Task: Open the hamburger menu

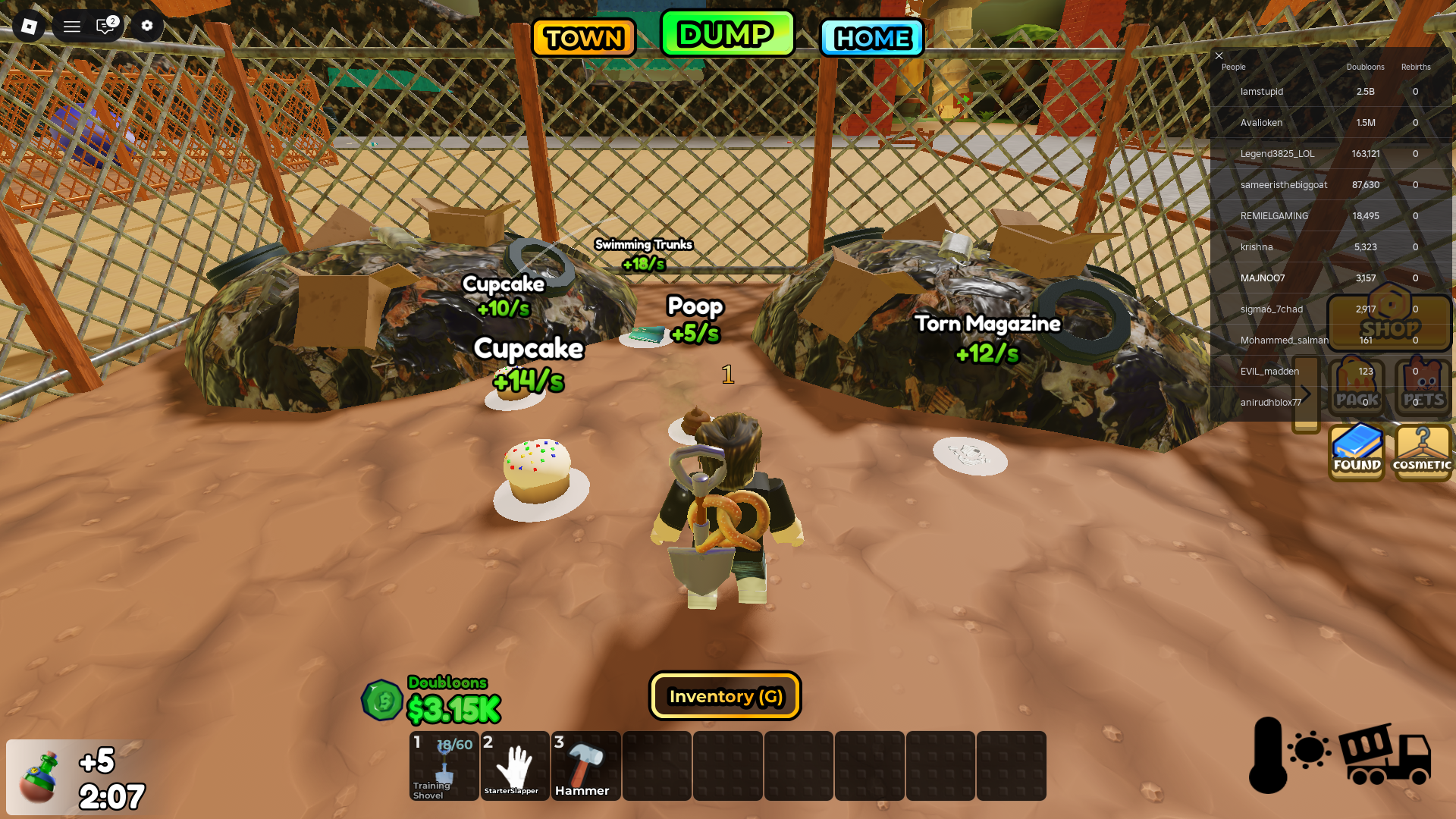Action: point(72,27)
